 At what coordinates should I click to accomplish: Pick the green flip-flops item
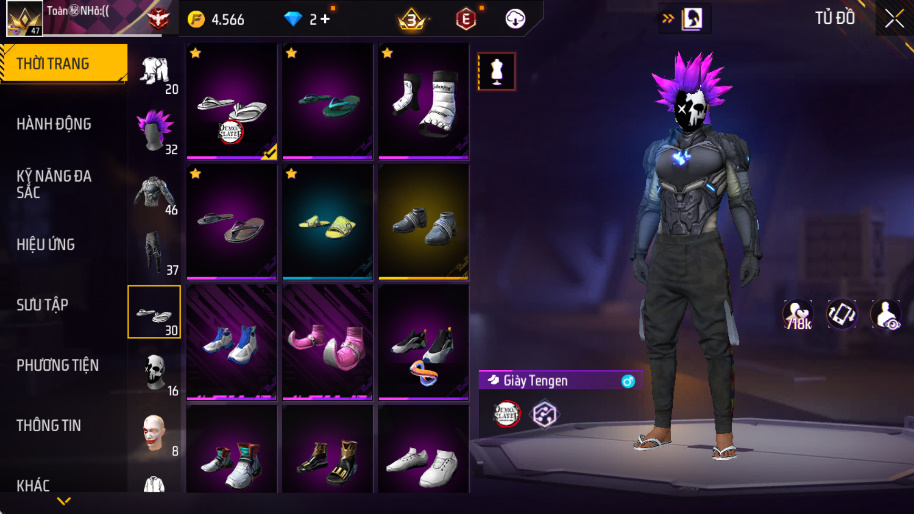pyautogui.click(x=327, y=102)
